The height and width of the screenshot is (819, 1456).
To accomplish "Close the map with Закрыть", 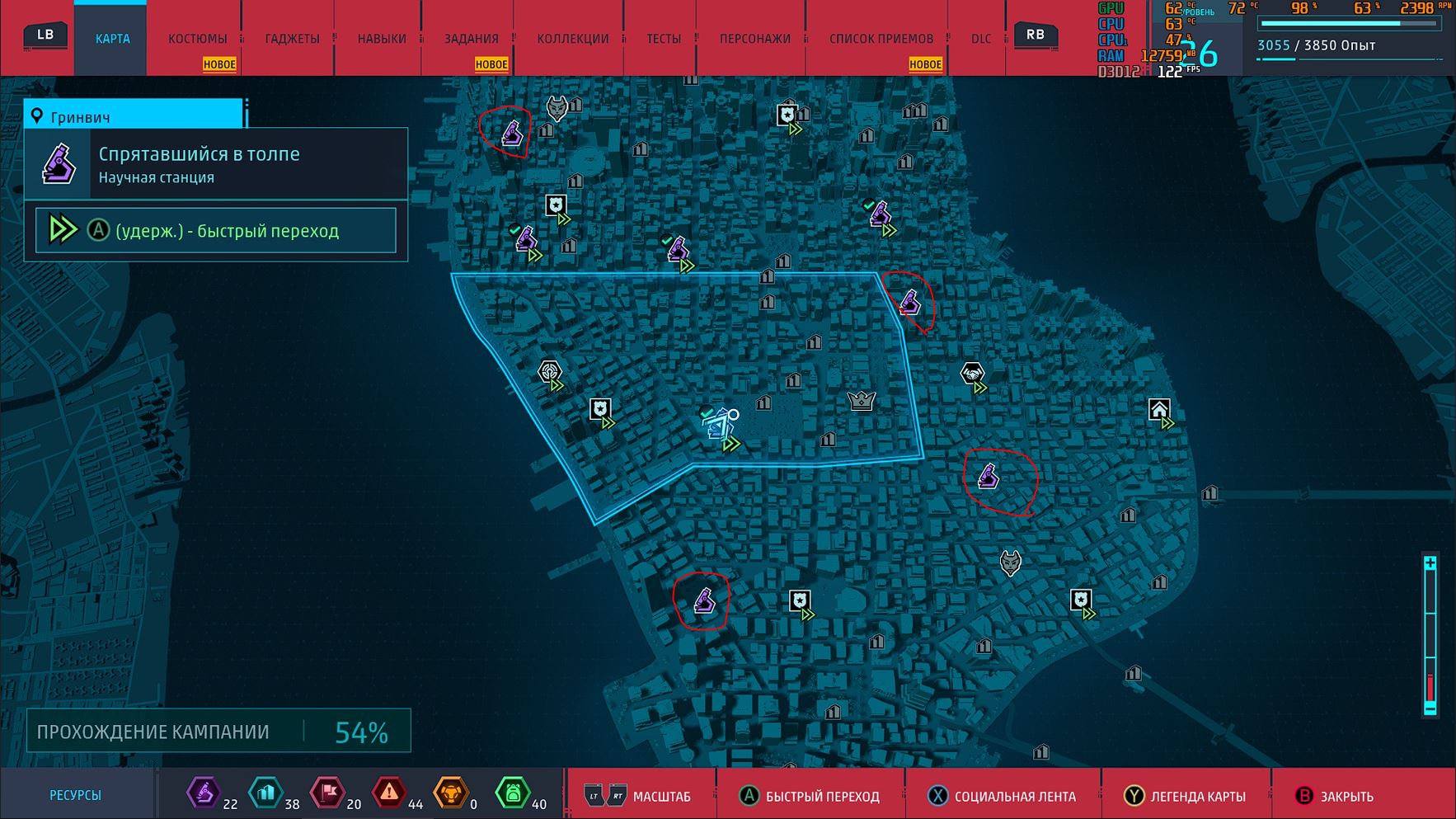I will click(1335, 796).
